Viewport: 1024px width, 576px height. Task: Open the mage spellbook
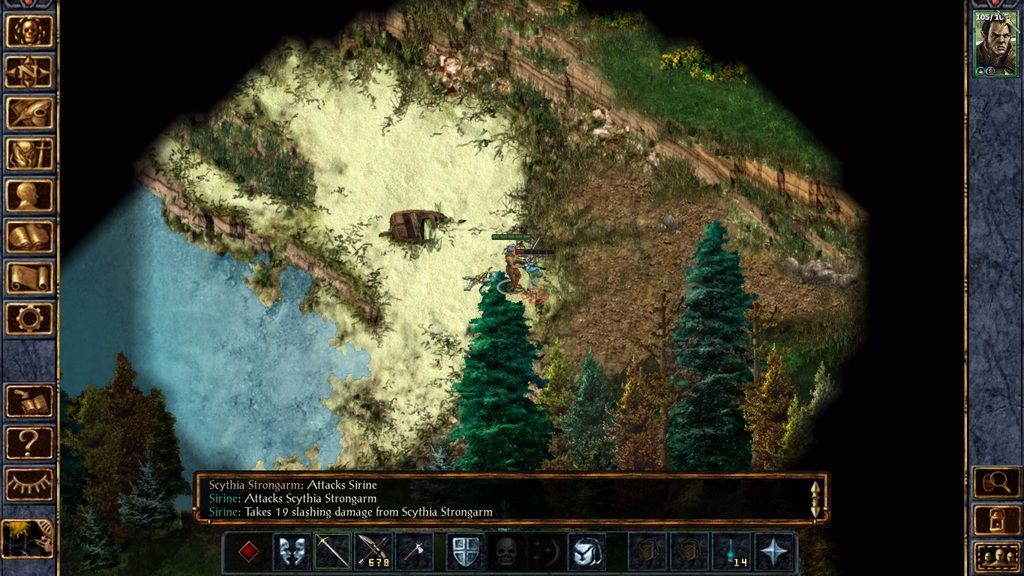point(29,236)
